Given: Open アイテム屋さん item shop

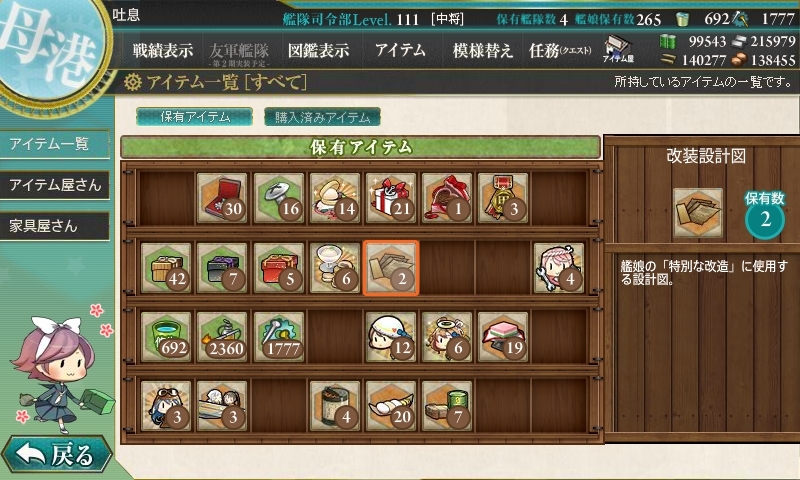Looking at the screenshot, I should coord(54,185).
